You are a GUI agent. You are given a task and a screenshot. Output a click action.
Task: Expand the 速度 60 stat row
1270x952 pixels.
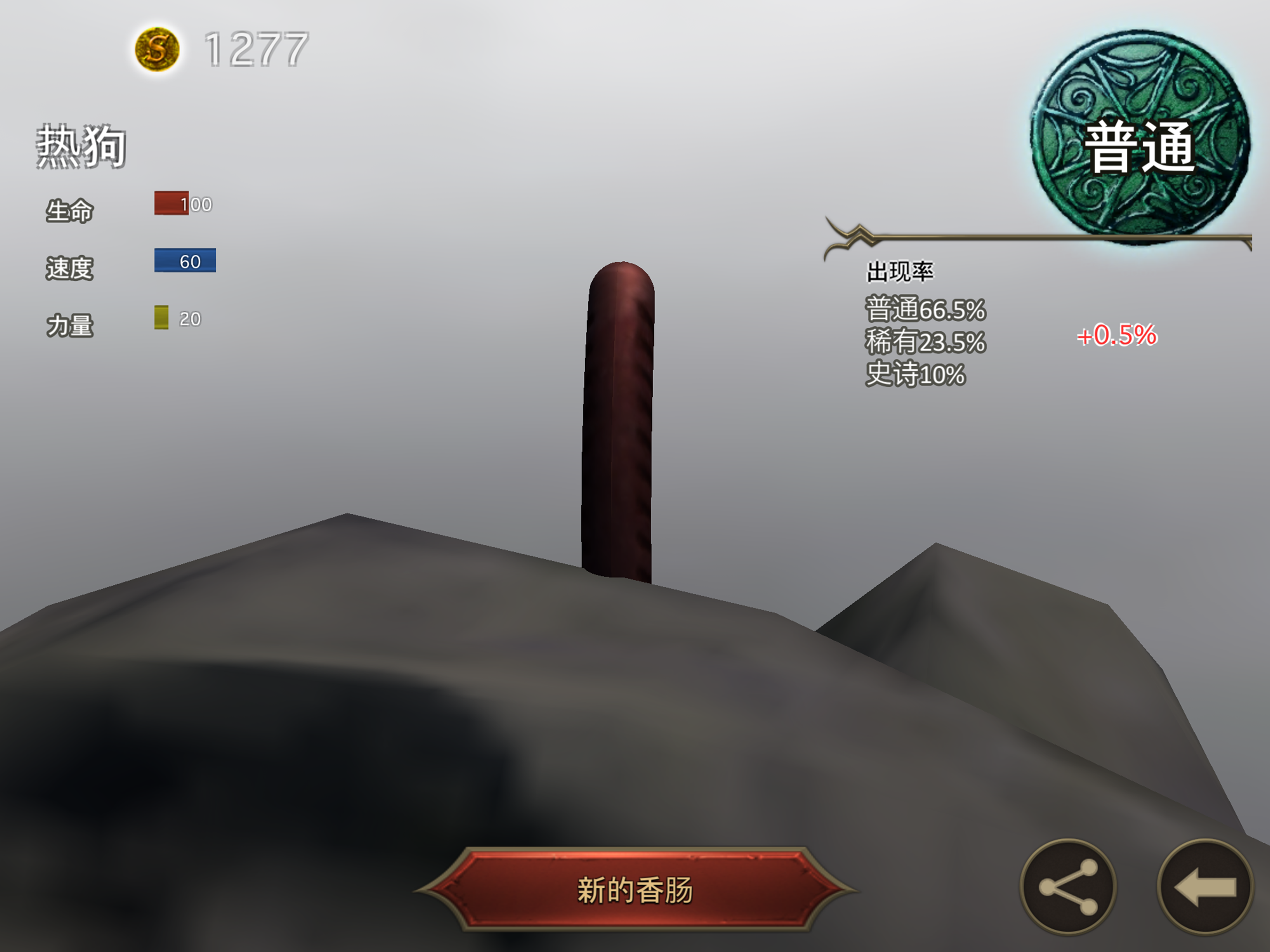click(132, 264)
